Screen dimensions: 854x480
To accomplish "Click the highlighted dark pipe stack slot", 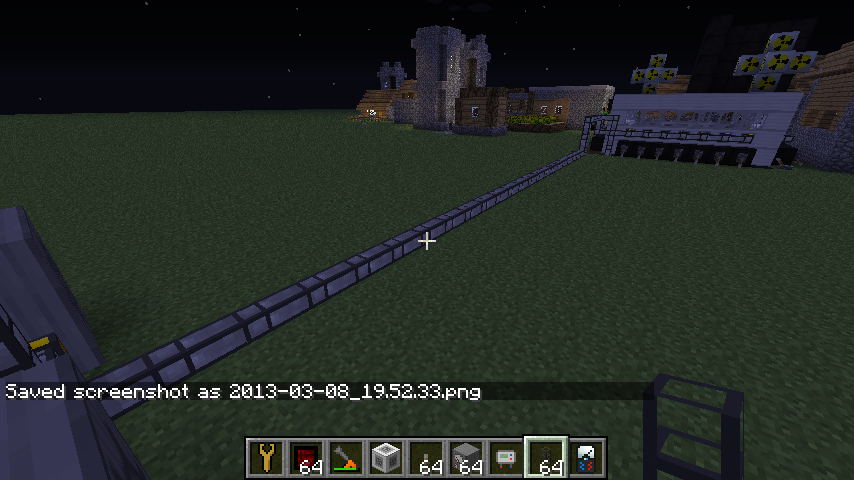I will click(546, 459).
